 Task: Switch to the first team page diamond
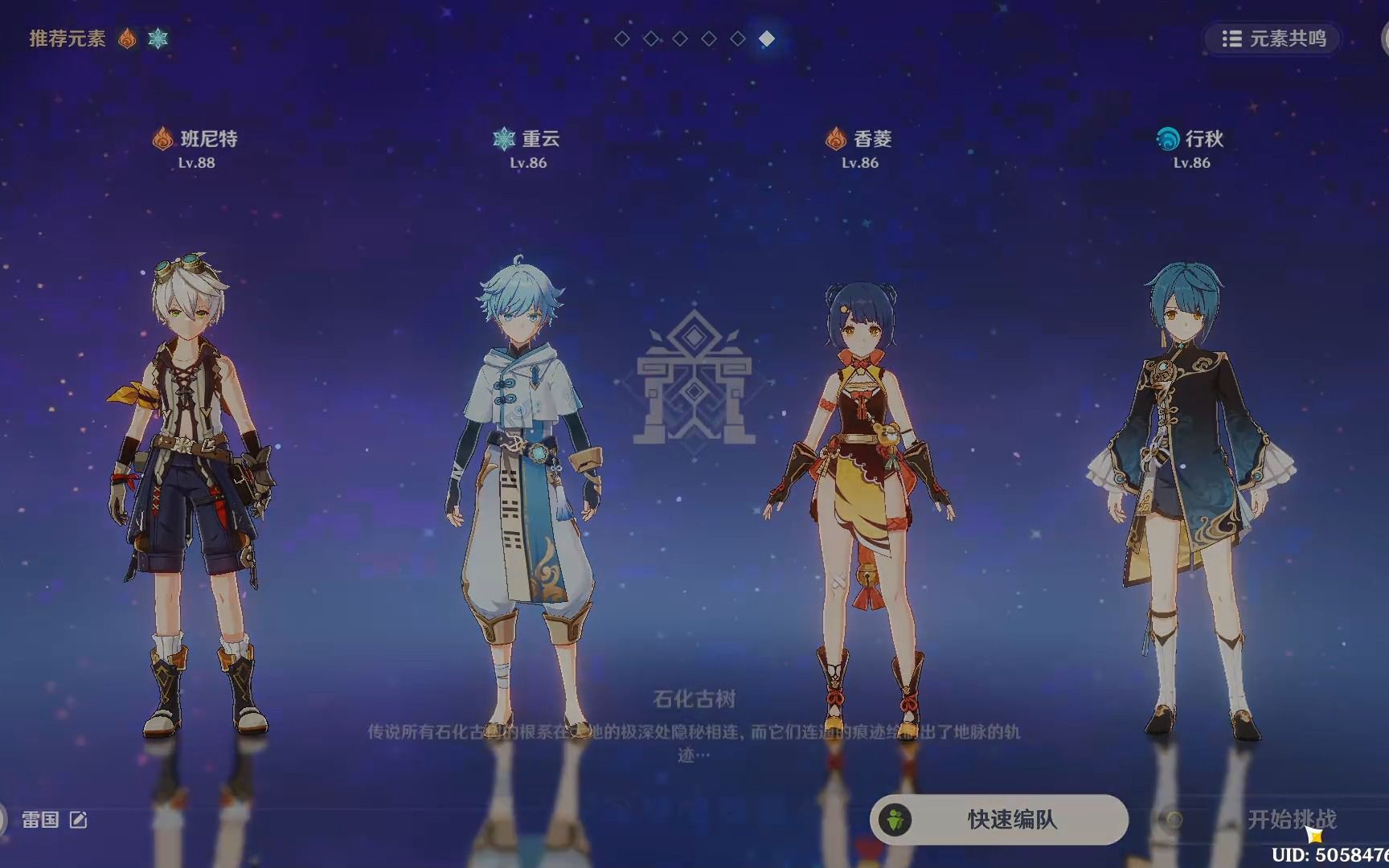[622, 39]
